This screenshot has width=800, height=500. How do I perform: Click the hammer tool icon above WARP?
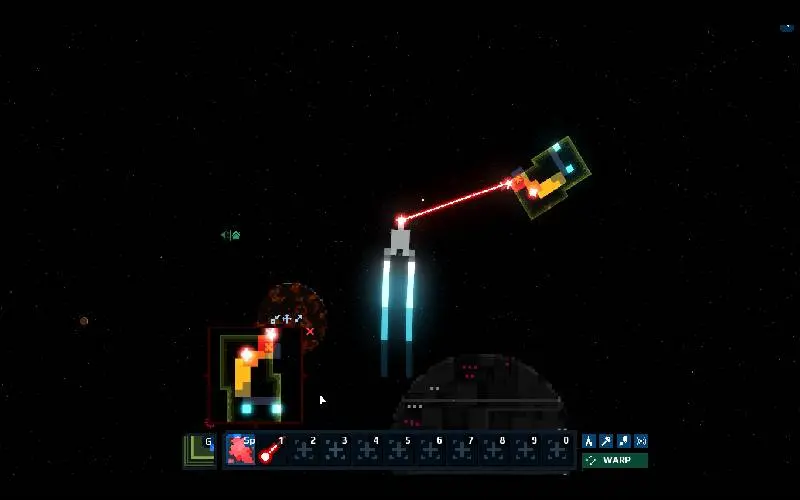pyautogui.click(x=606, y=441)
